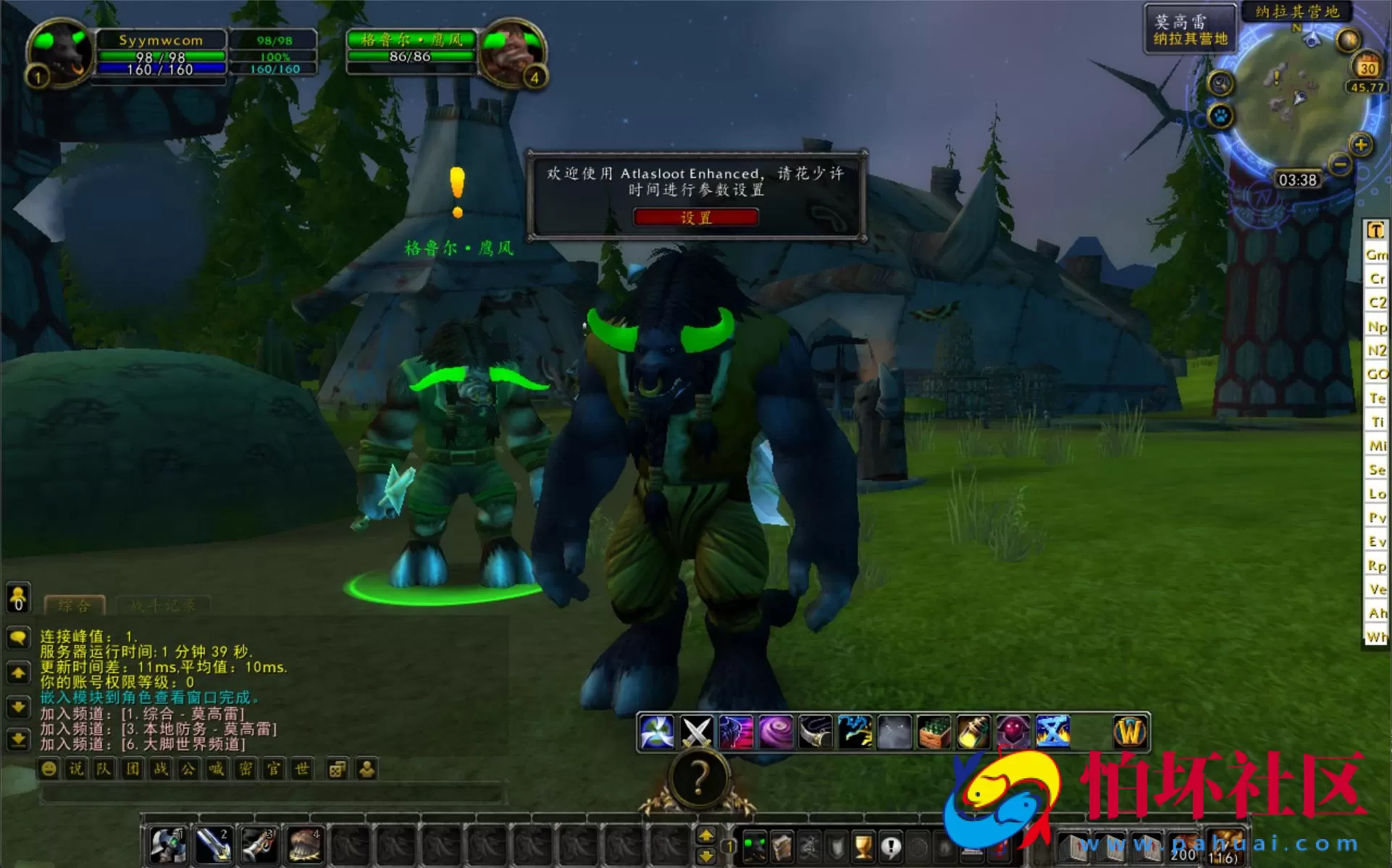
Task: Select the crossed swords attack ability
Action: pos(696,731)
